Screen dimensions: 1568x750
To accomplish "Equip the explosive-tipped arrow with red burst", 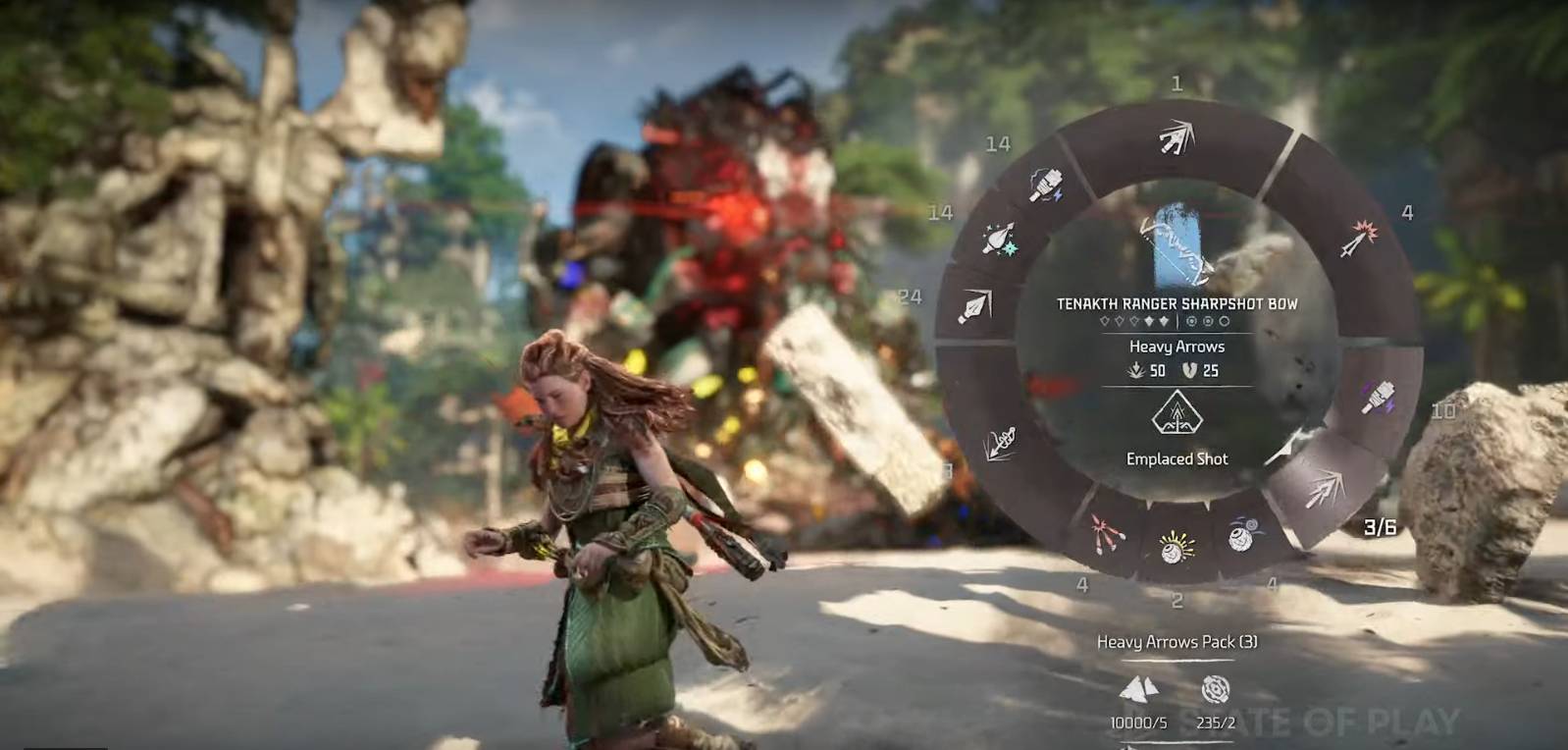I will 1360,239.
